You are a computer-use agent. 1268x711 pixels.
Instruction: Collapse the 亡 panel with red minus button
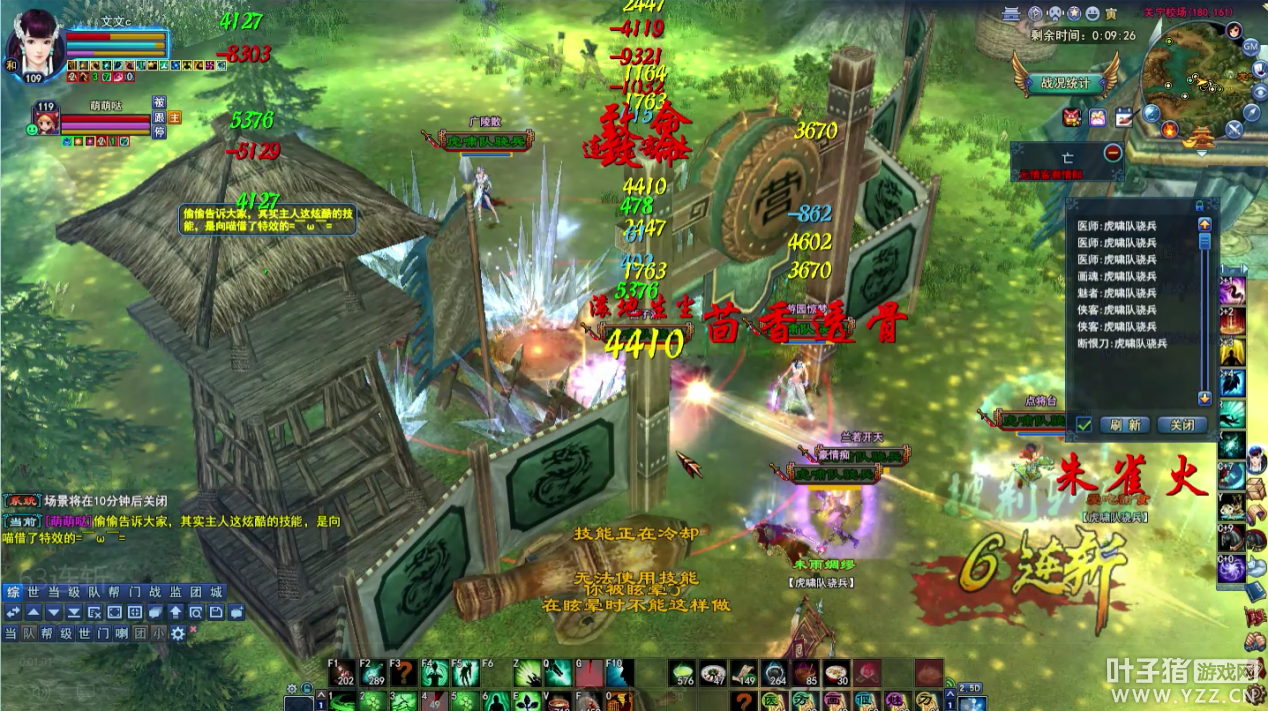(x=1113, y=153)
